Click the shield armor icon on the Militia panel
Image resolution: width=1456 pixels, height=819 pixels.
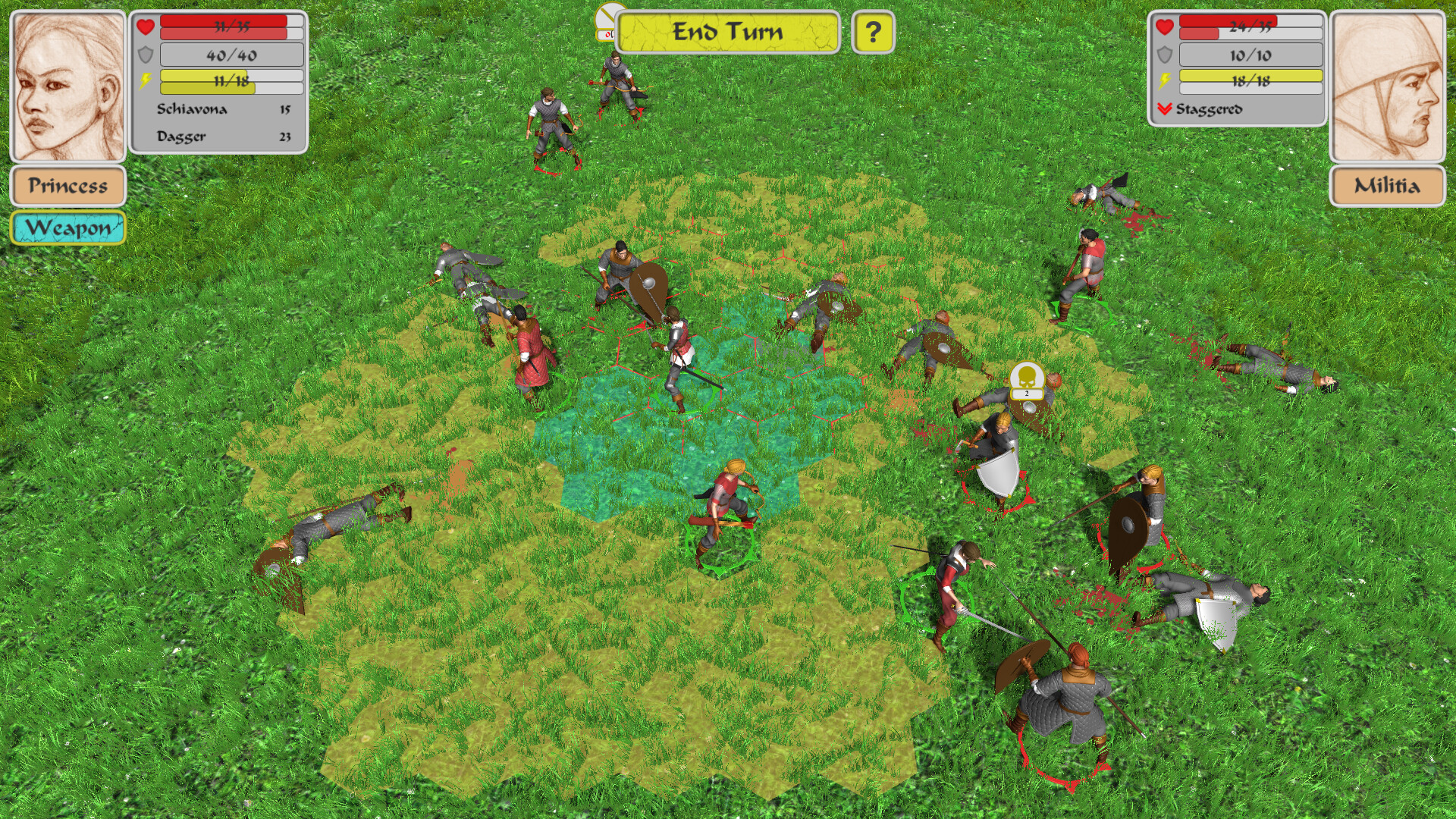[x=1165, y=55]
